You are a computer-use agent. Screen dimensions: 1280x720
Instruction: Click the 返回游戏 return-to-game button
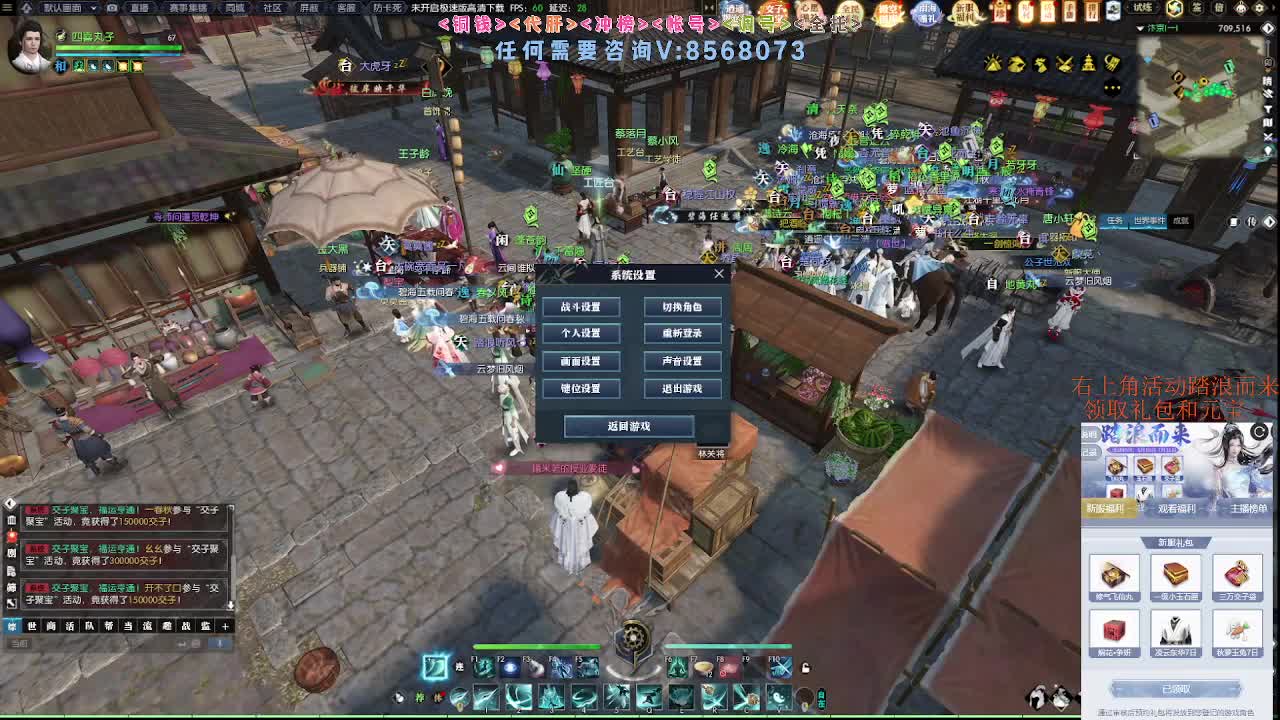pos(628,426)
